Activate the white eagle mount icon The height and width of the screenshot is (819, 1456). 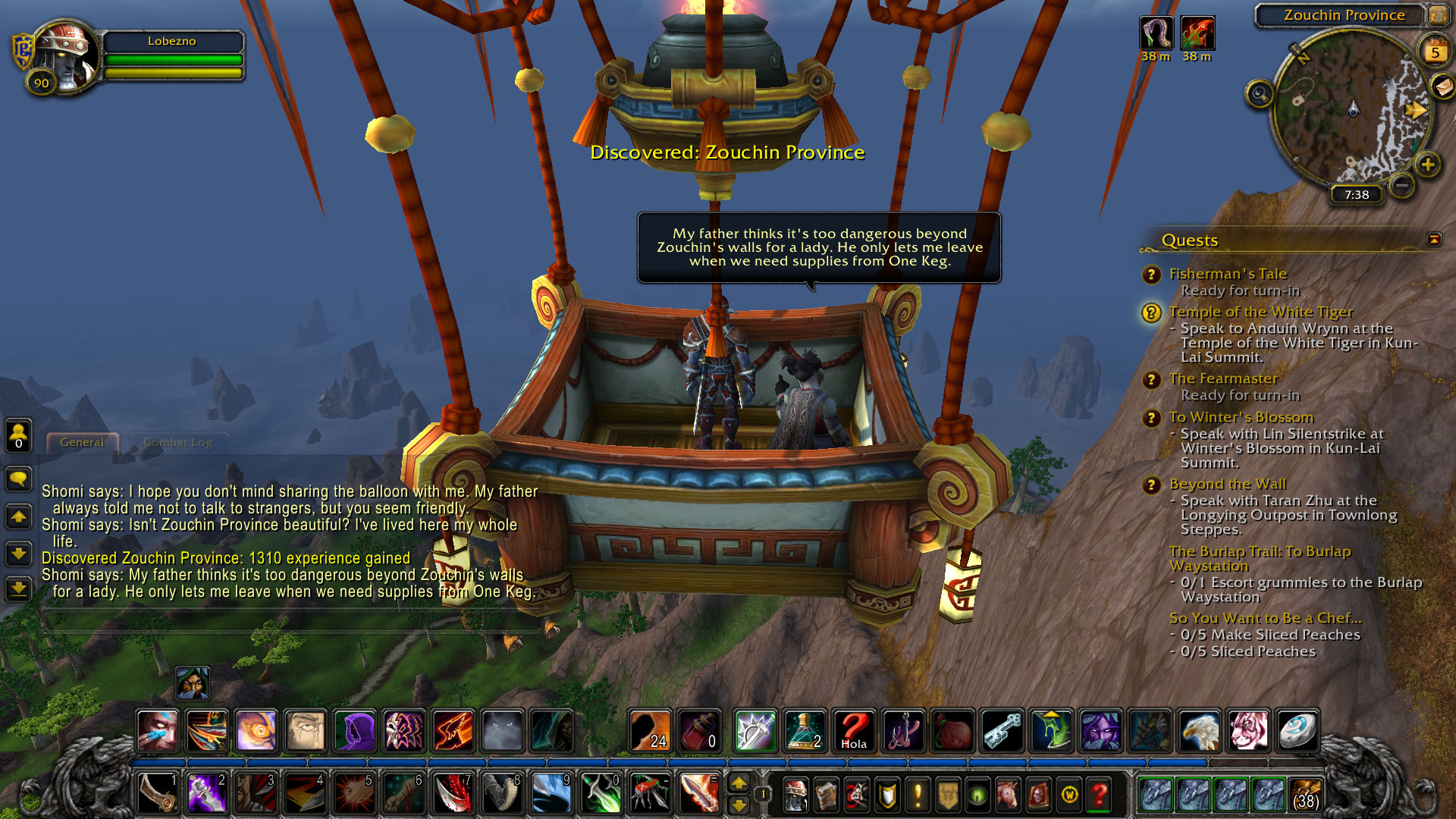click(x=1199, y=731)
